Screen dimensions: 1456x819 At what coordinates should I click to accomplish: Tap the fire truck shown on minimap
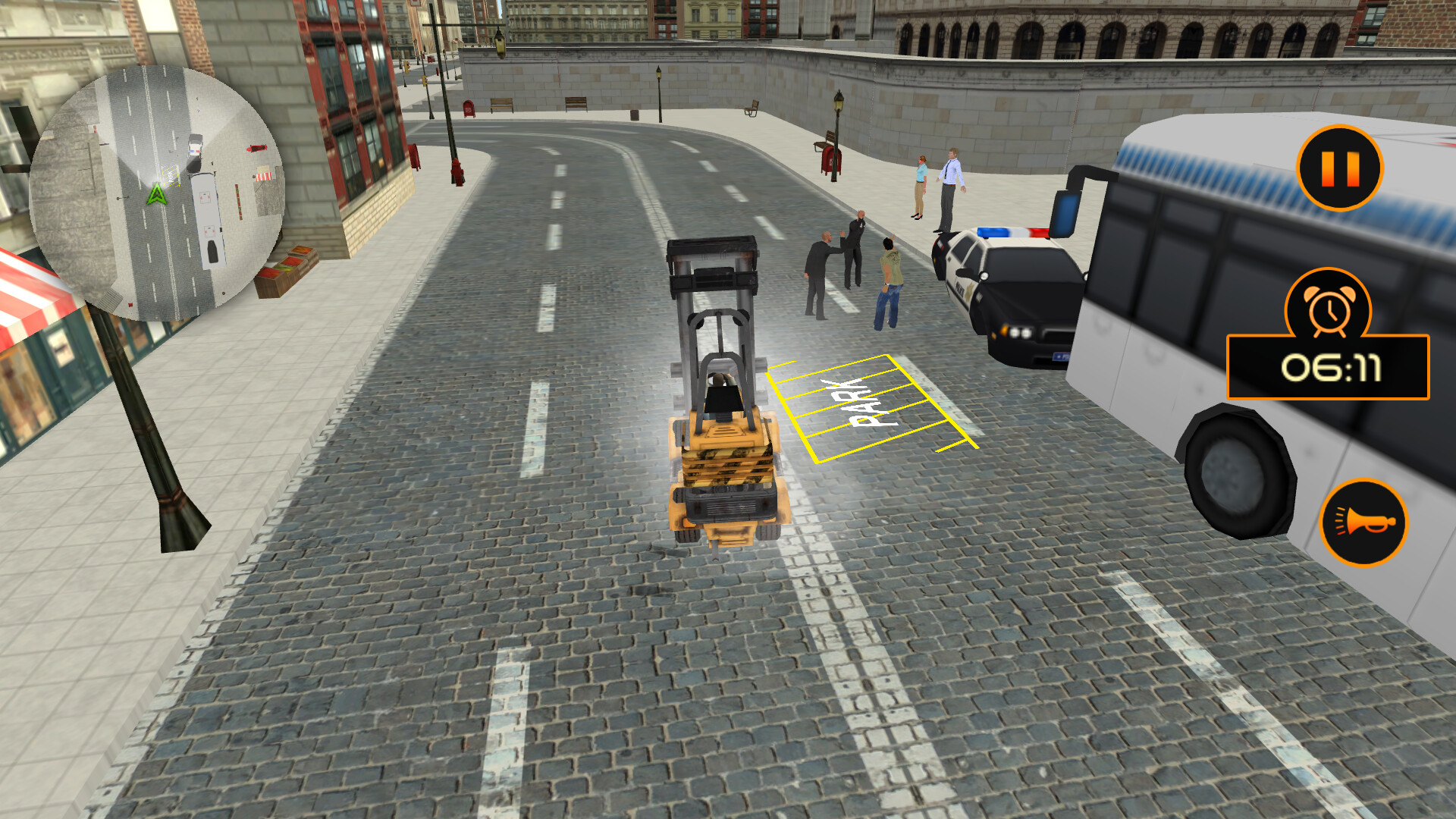[x=257, y=148]
